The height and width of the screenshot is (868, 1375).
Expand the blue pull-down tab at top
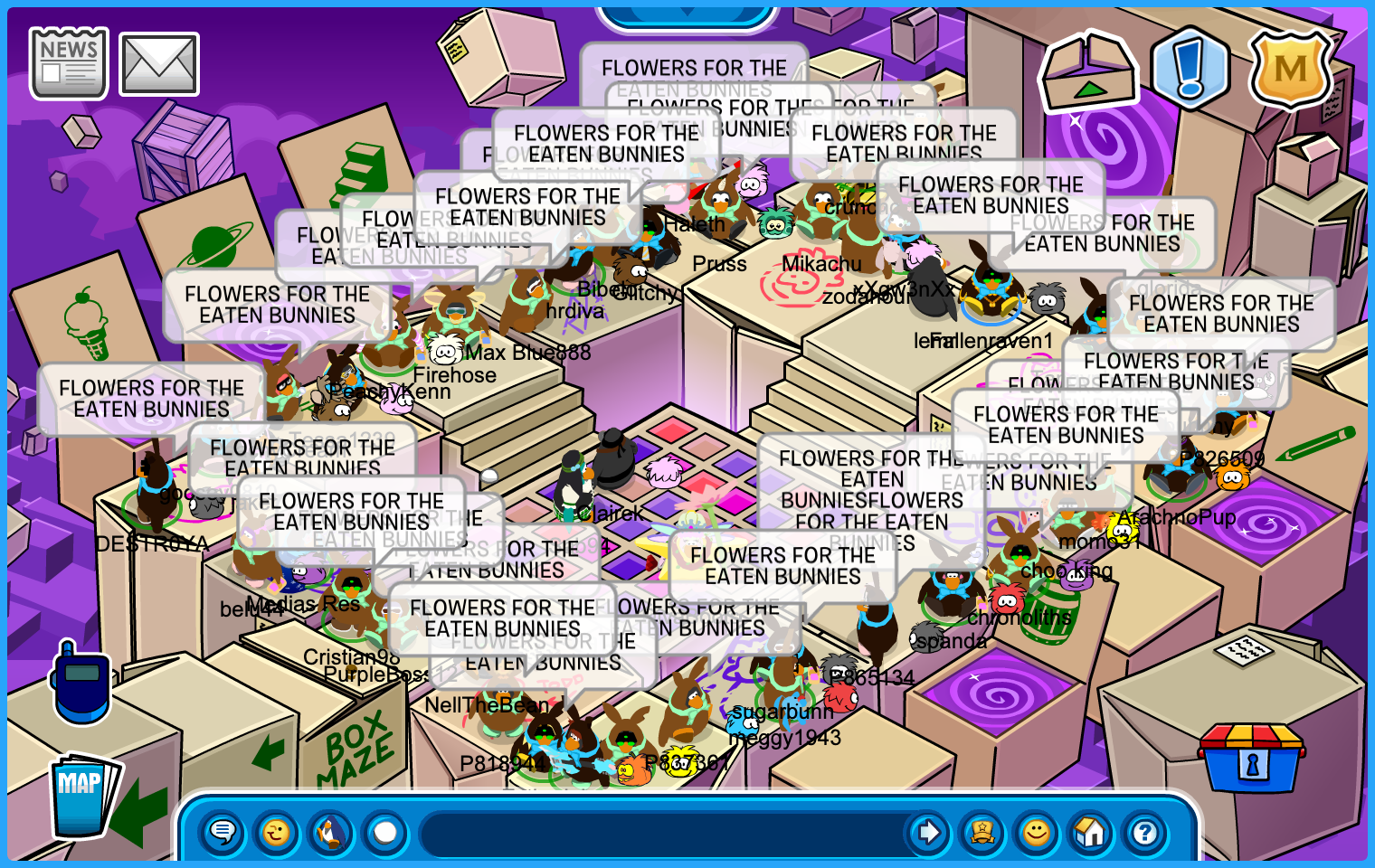[687, 15]
